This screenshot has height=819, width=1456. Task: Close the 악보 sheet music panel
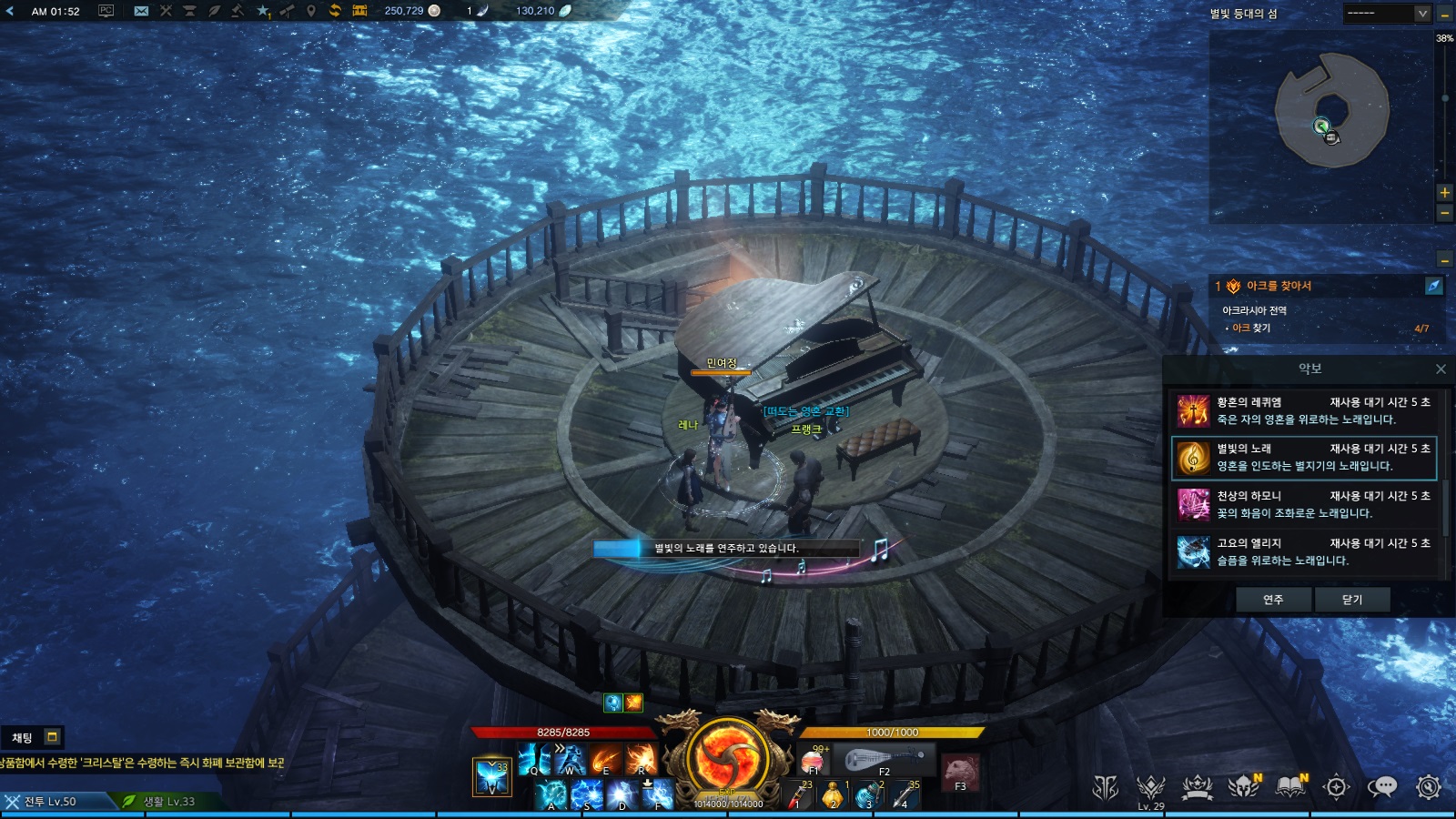(1441, 369)
